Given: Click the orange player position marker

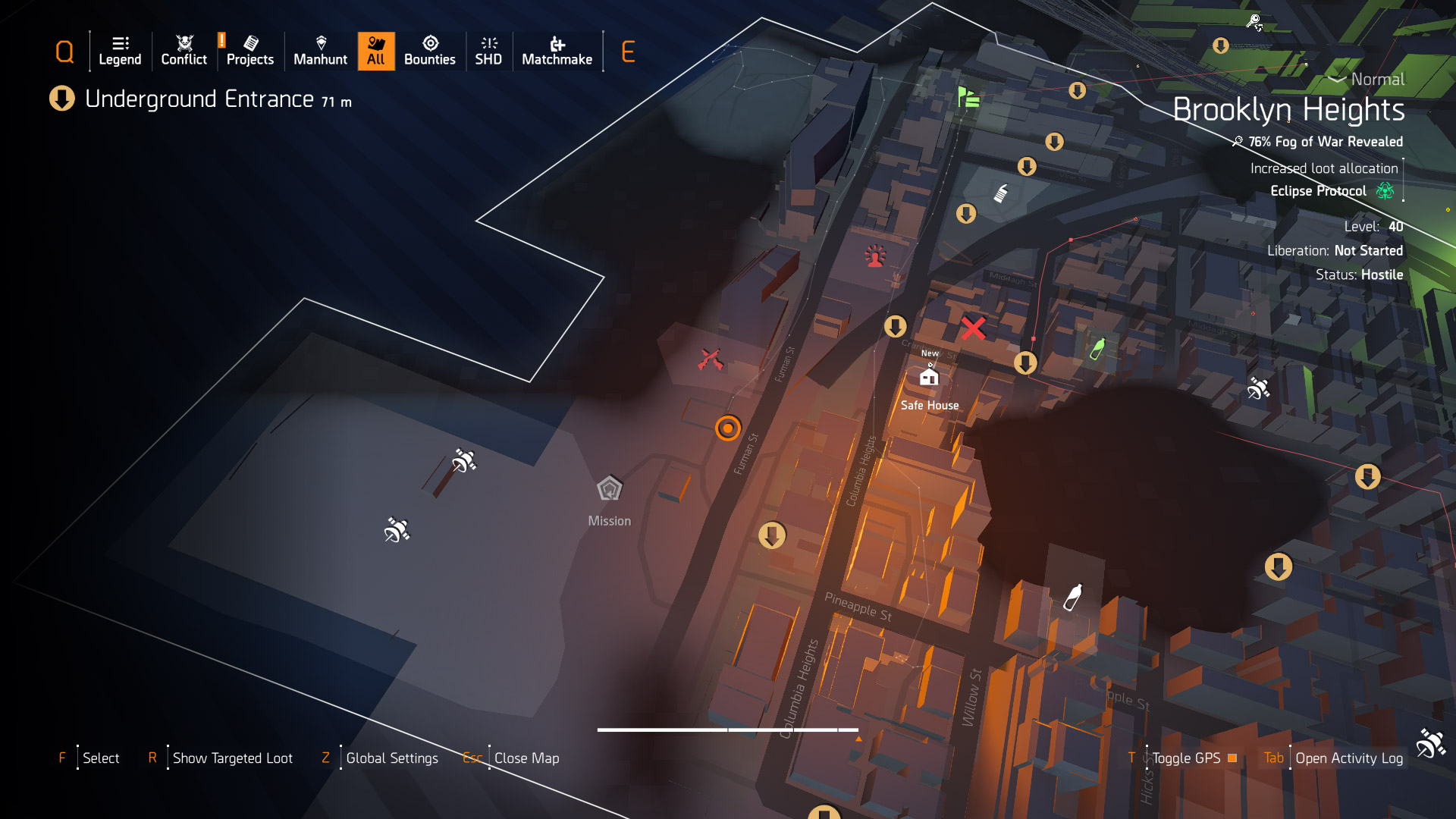Looking at the screenshot, I should pyautogui.click(x=728, y=428).
